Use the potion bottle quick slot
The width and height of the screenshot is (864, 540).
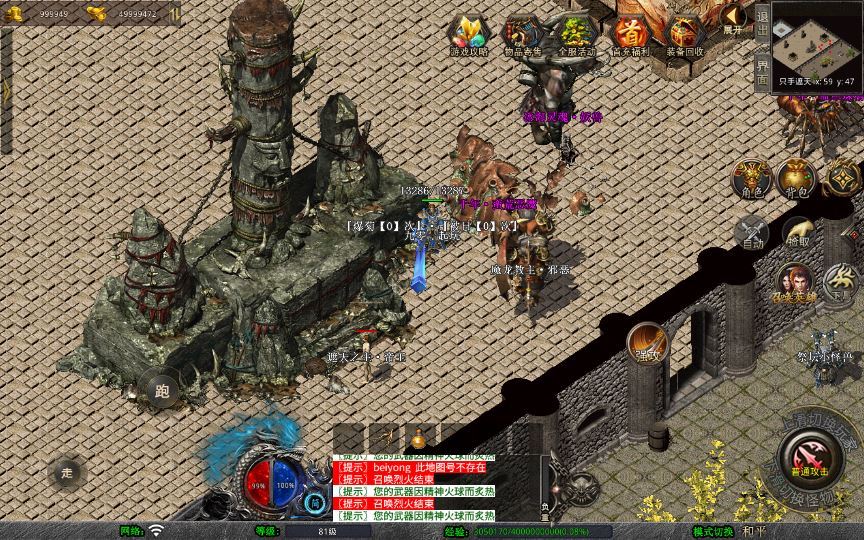(417, 438)
